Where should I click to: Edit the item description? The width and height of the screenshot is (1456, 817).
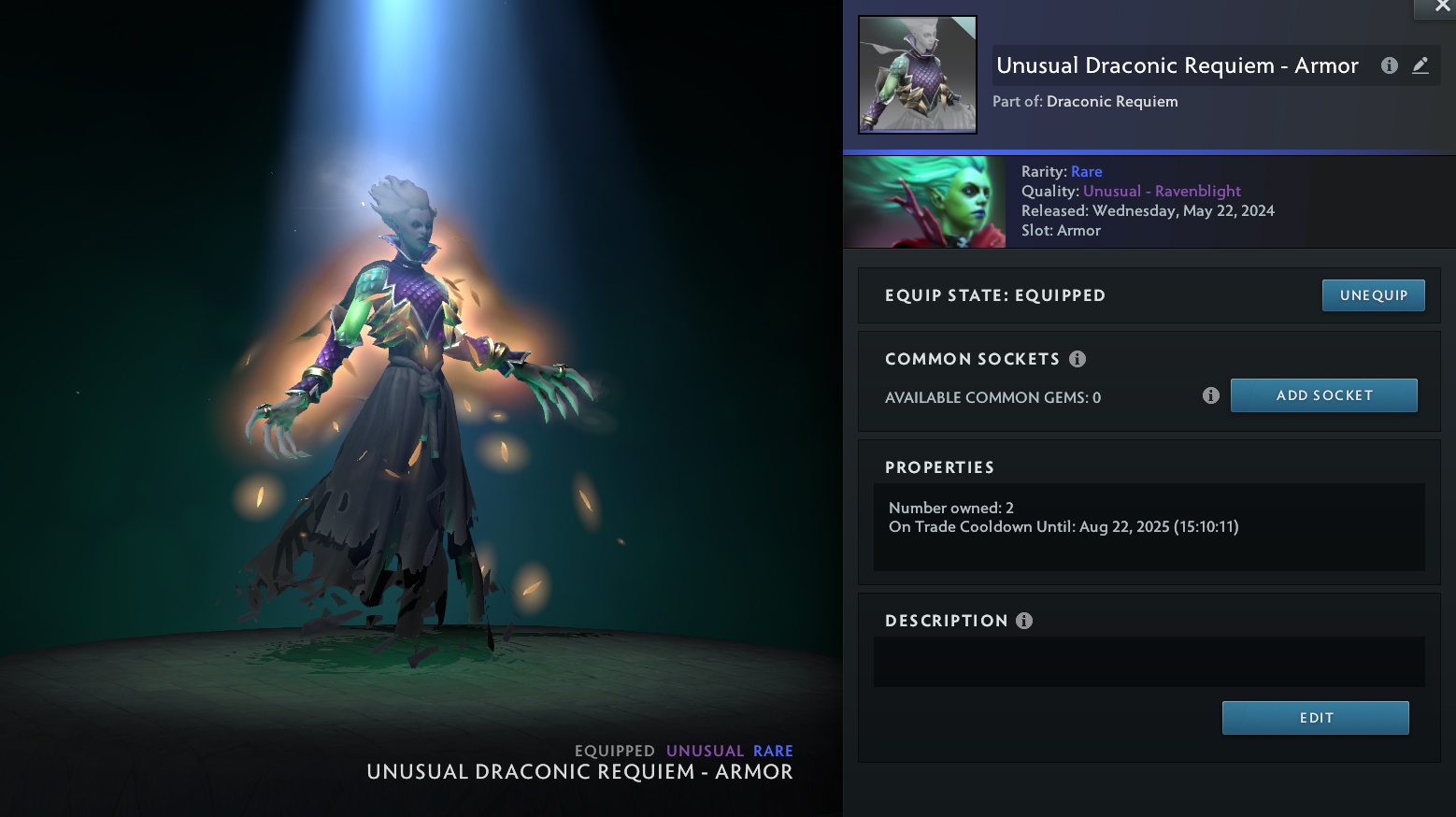1315,718
